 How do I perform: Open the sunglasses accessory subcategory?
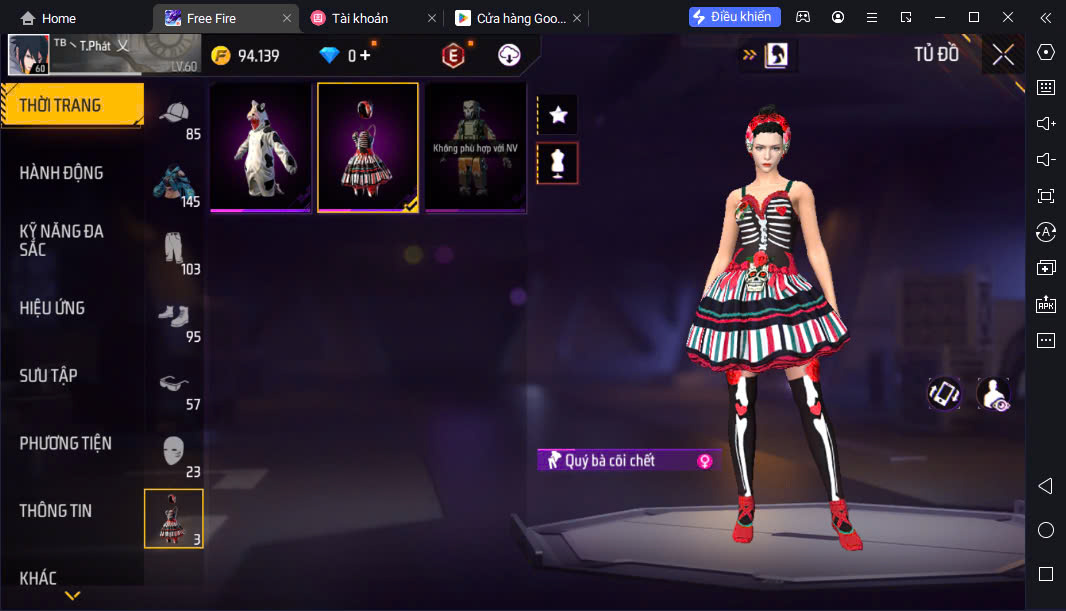coord(174,386)
